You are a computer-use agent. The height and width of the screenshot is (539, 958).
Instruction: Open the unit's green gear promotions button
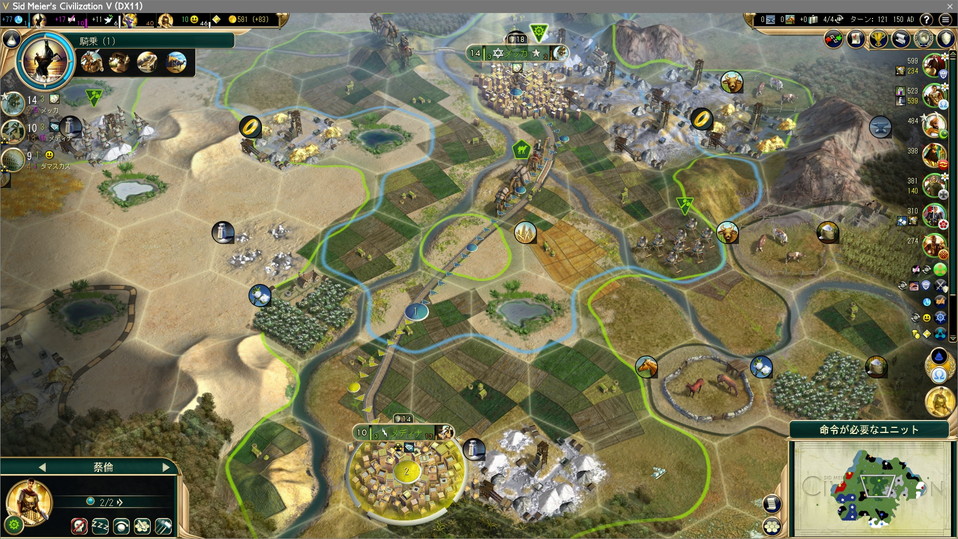(x=14, y=524)
